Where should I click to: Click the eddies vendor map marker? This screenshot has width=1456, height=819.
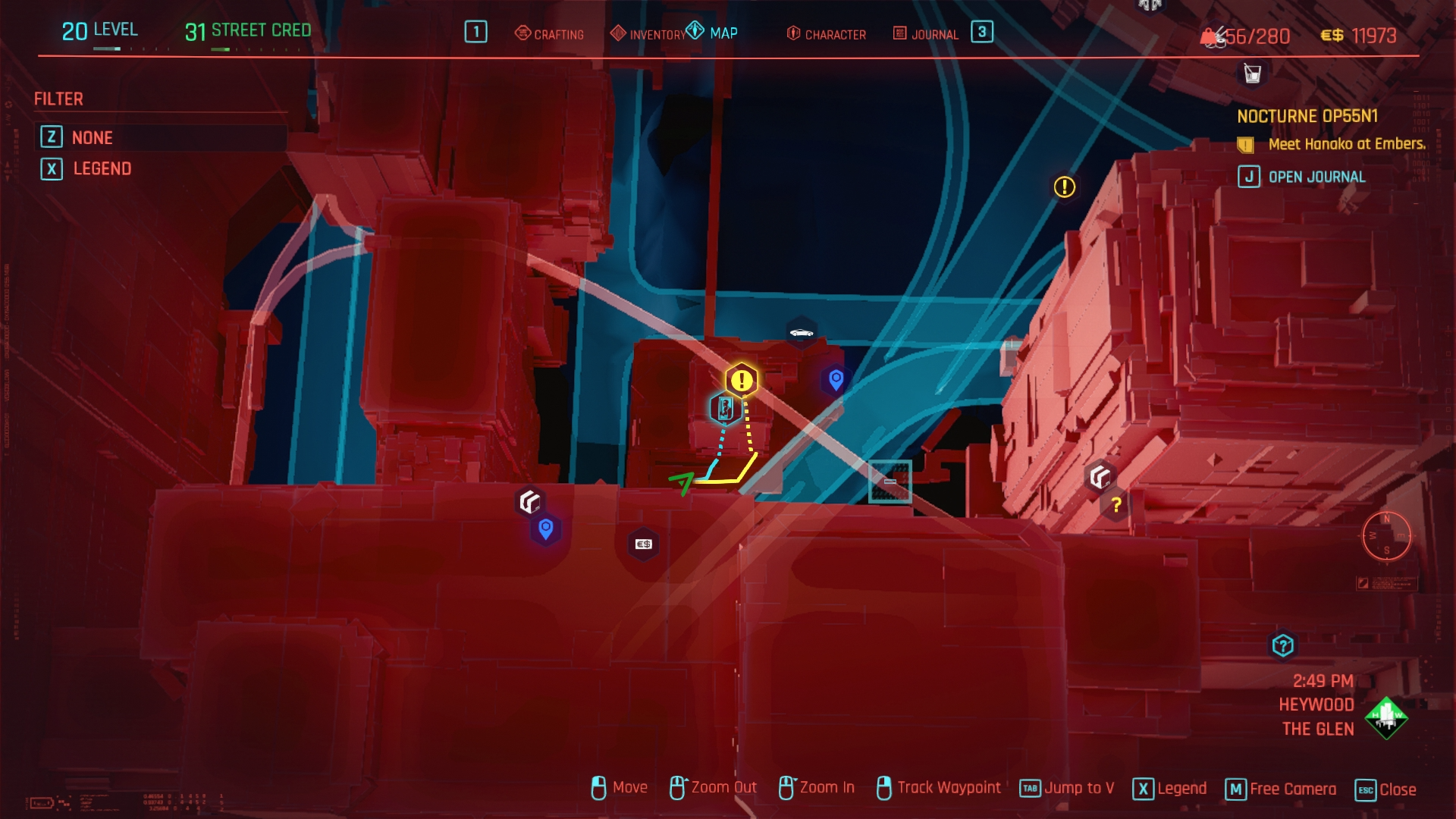pos(643,544)
